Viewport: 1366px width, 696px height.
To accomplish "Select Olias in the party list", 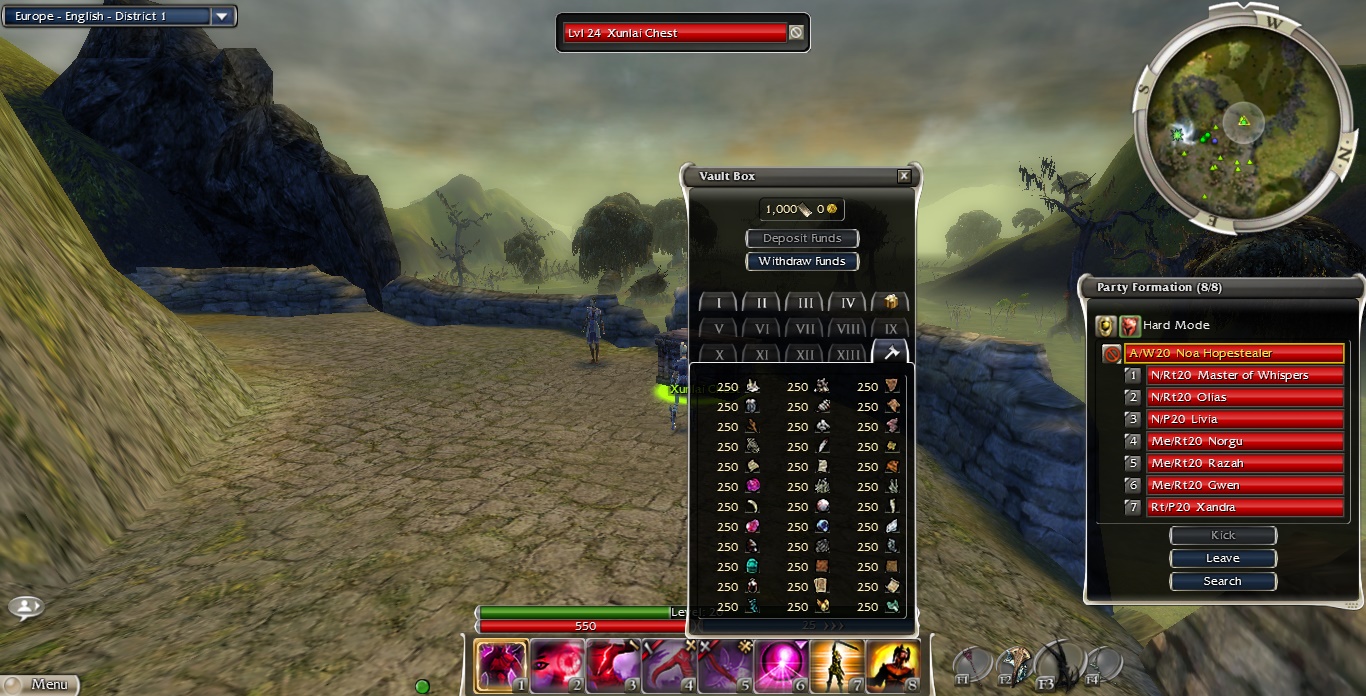I will tap(1242, 397).
